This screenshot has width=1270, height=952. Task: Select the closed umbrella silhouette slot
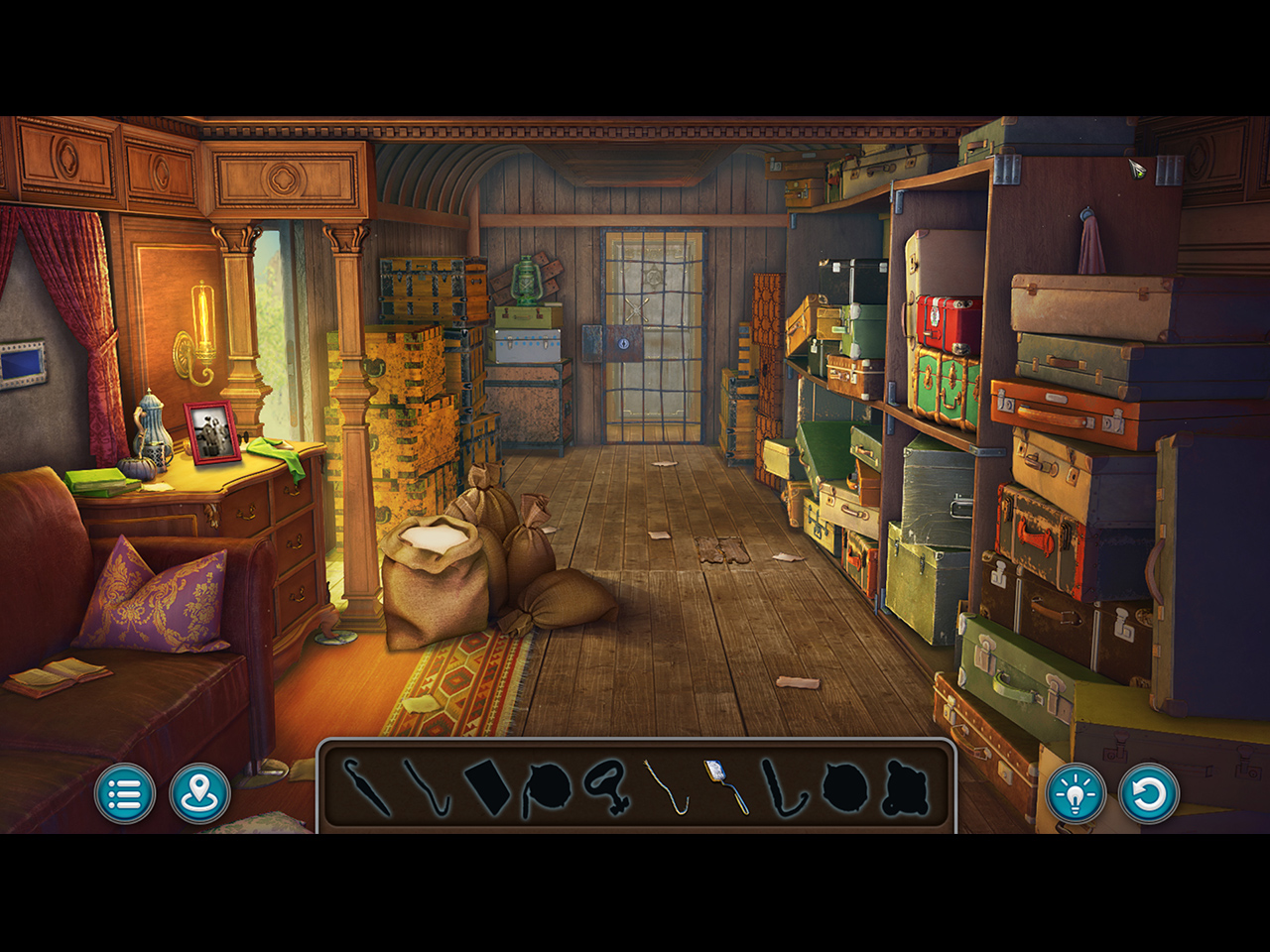click(367, 787)
